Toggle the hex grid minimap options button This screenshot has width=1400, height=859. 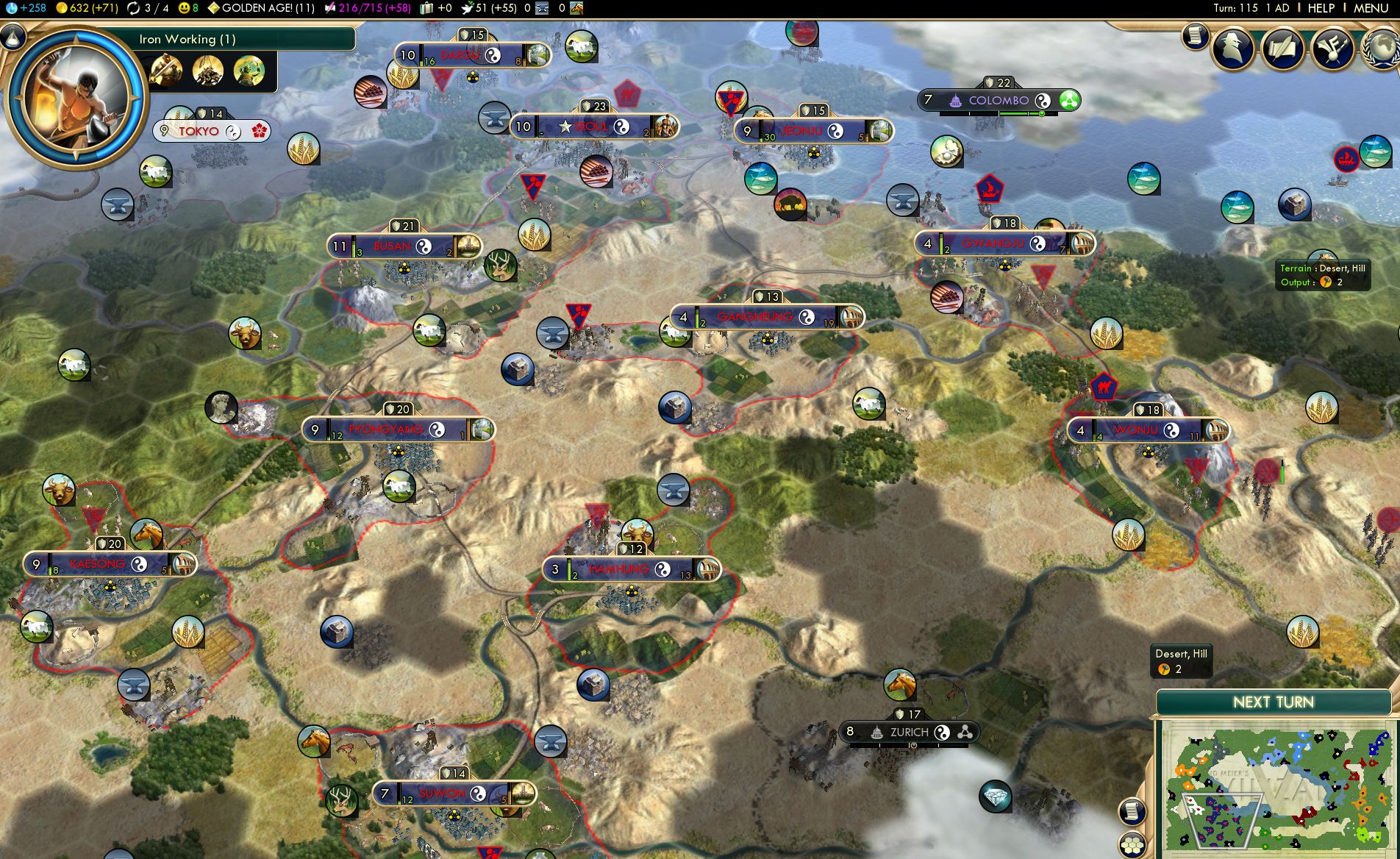pyautogui.click(x=1132, y=844)
